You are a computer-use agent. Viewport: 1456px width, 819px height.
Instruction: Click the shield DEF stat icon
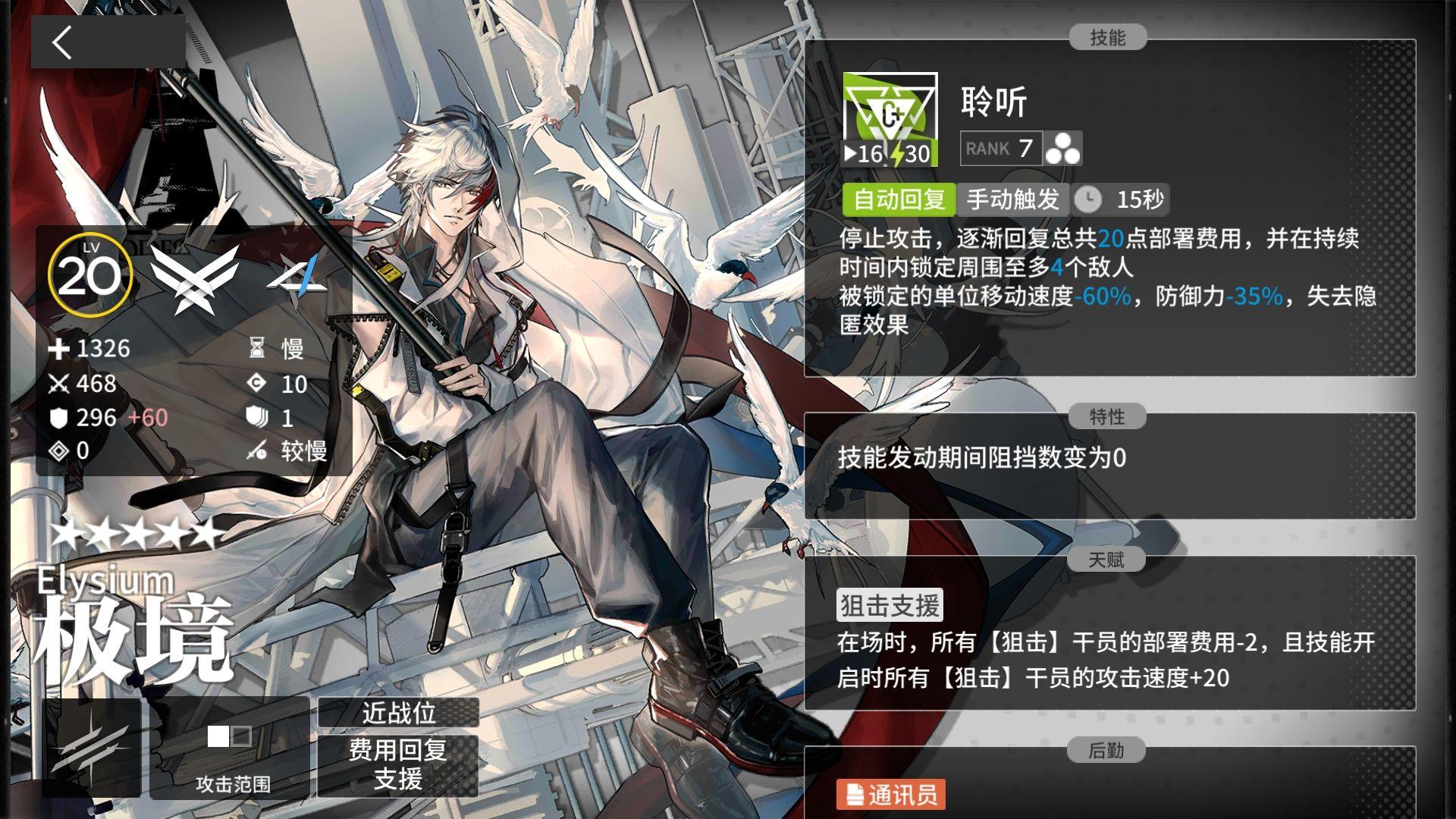click(x=59, y=417)
